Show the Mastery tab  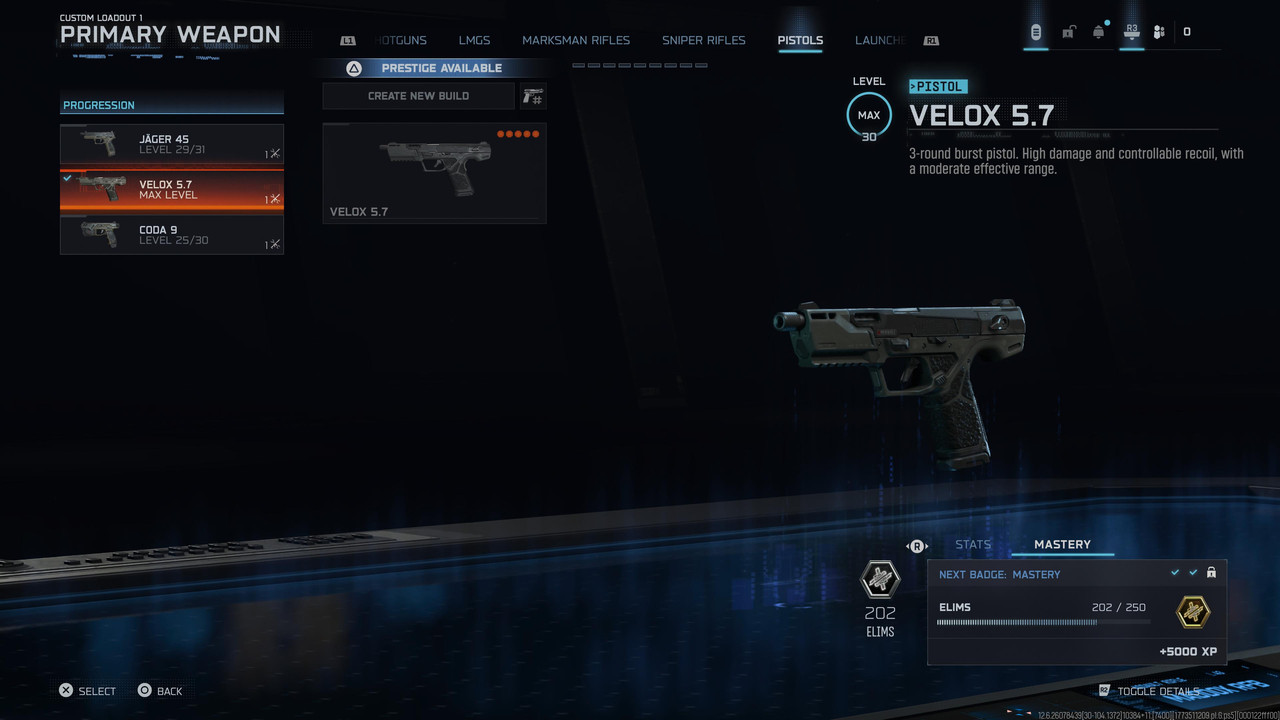point(1062,545)
